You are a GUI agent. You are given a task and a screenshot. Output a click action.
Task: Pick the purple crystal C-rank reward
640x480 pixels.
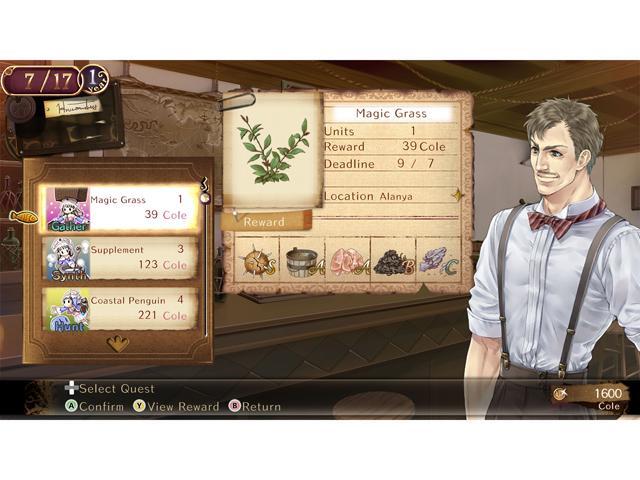click(x=436, y=262)
